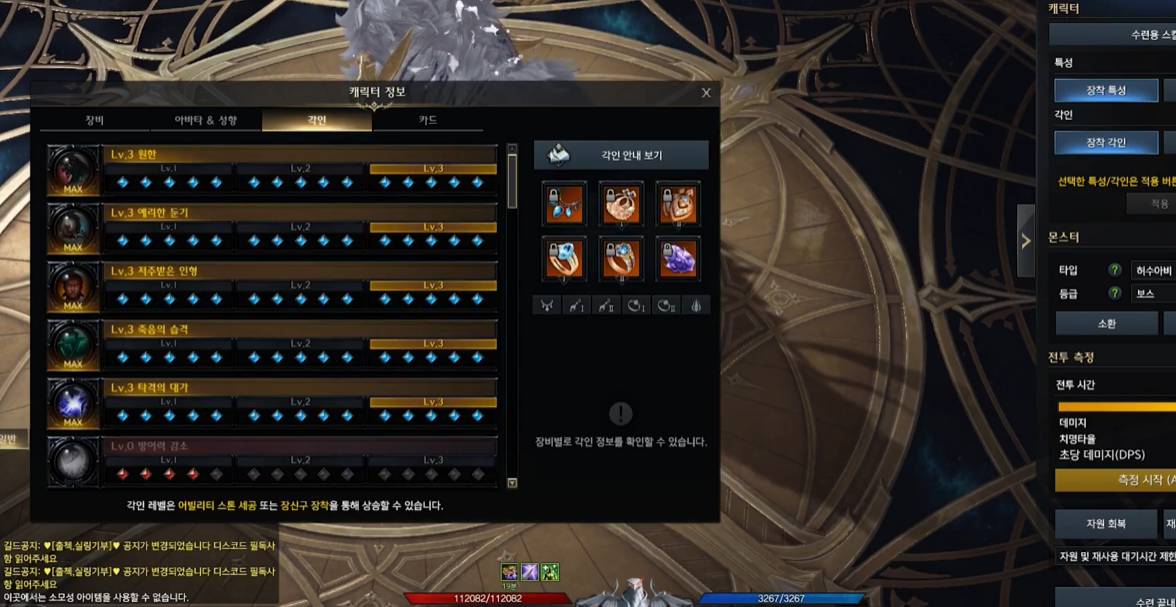Close the character info window
Image resolution: width=1176 pixels, height=607 pixels.
coord(706,93)
